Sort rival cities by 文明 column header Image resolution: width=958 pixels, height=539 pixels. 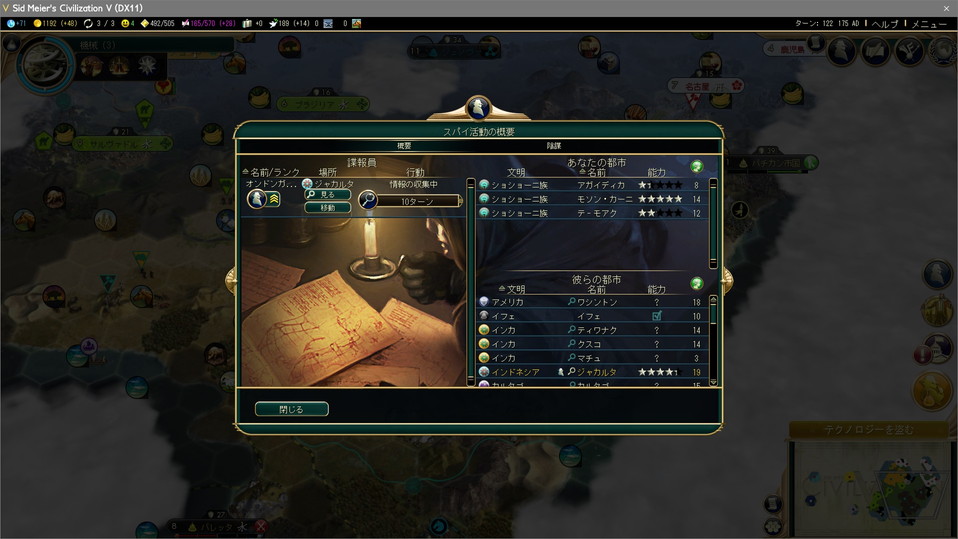coord(515,289)
